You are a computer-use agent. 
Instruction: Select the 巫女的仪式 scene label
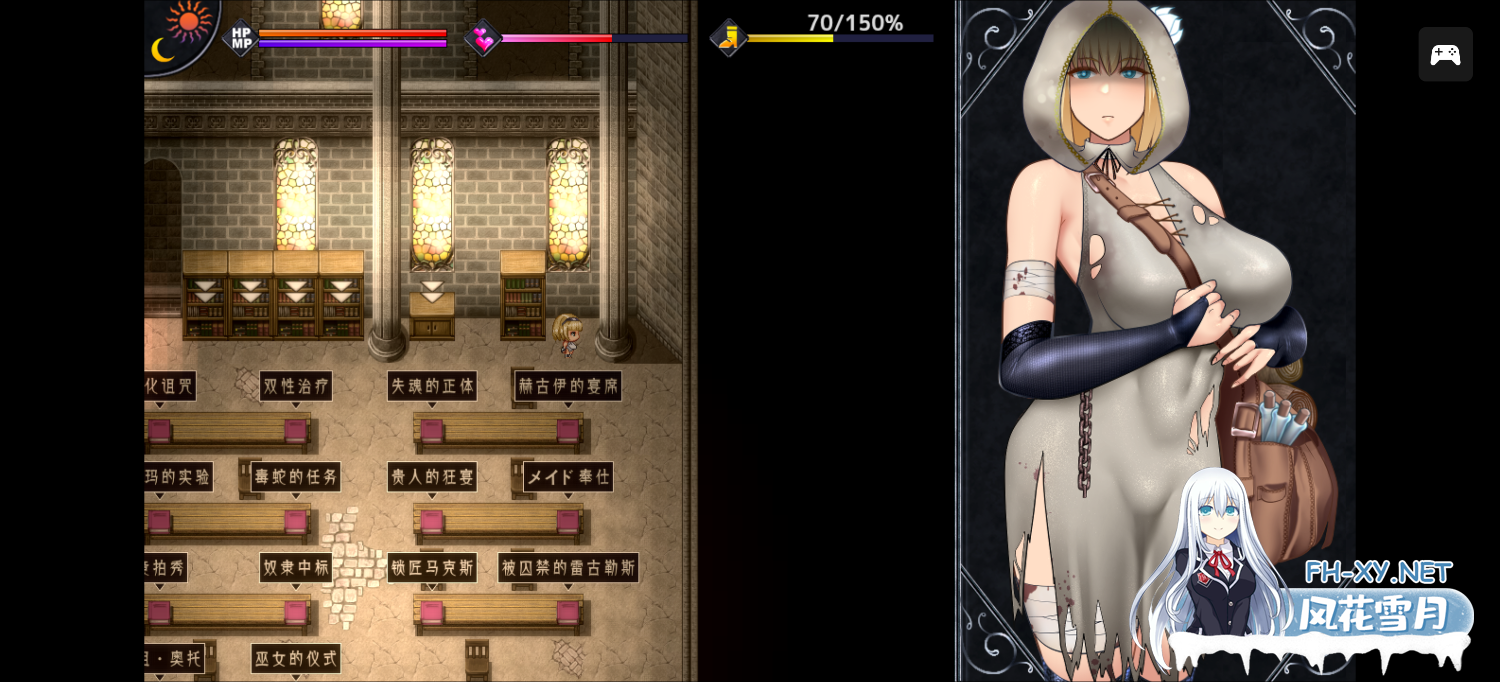296,658
